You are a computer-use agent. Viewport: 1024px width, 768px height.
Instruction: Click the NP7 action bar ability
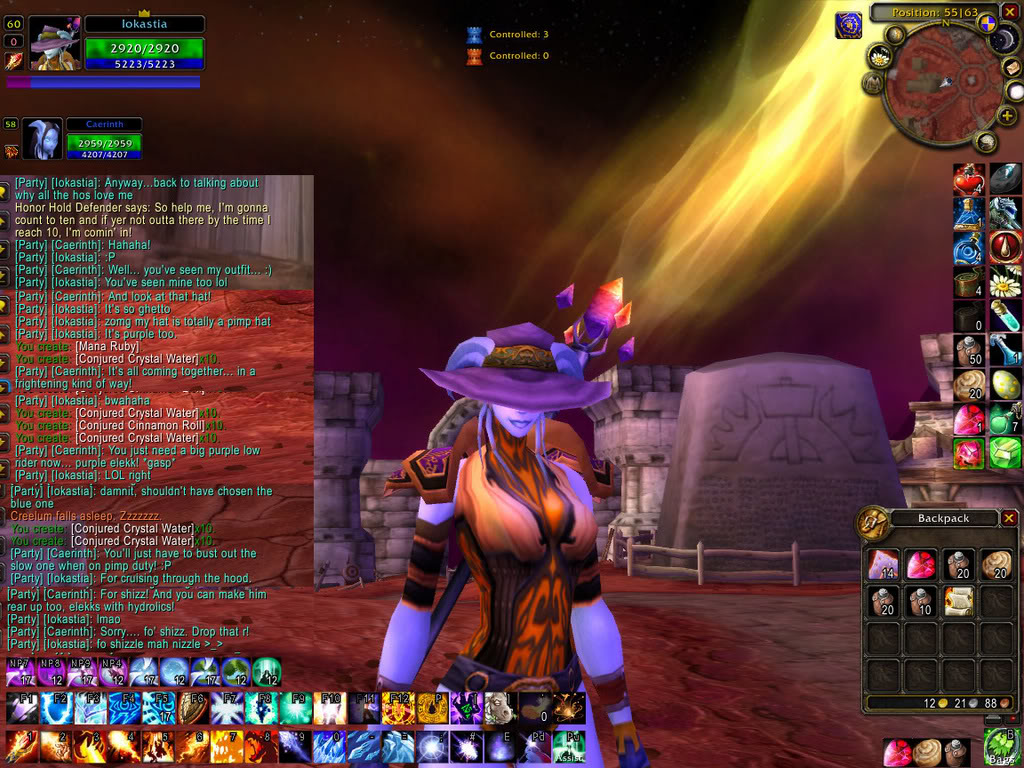tap(20, 671)
